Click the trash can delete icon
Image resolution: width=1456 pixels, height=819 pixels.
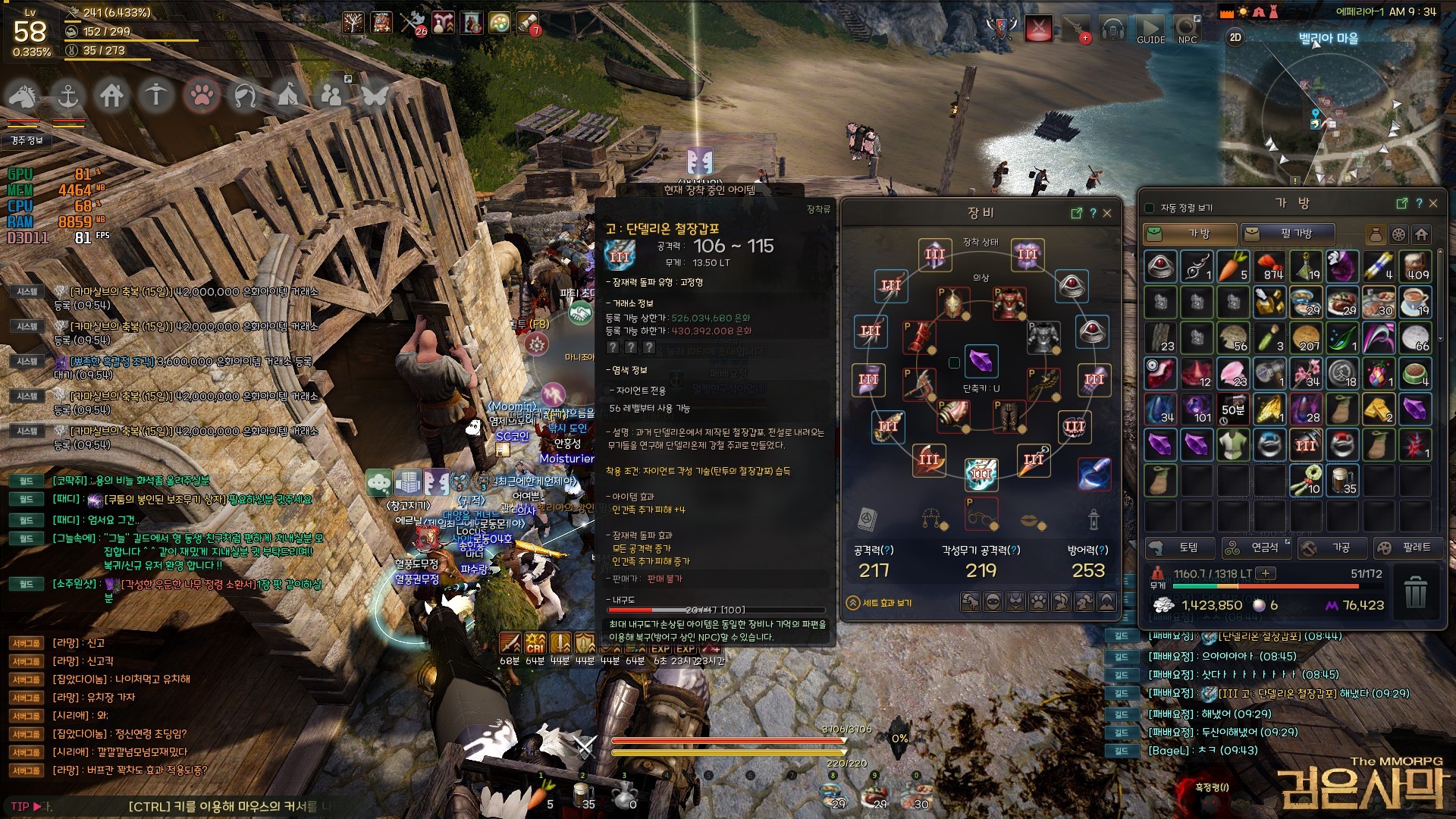pos(1415,591)
